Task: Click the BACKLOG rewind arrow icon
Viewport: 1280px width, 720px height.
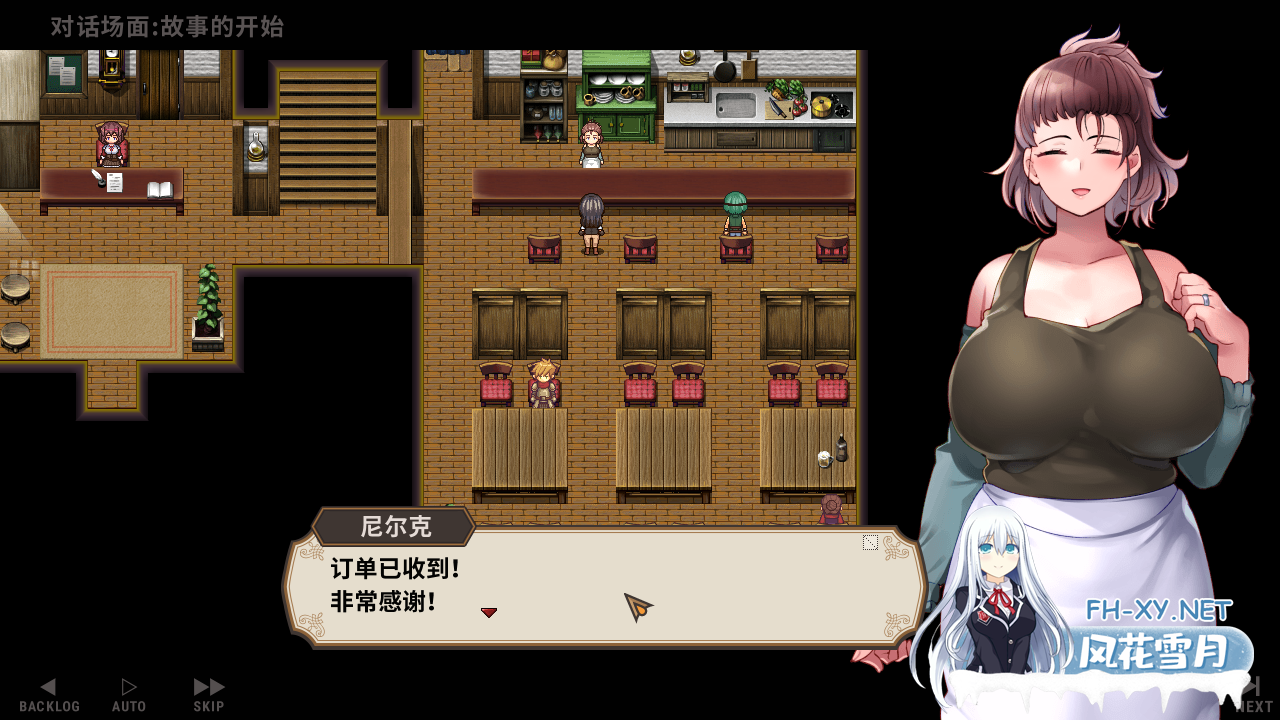Action: (48, 686)
